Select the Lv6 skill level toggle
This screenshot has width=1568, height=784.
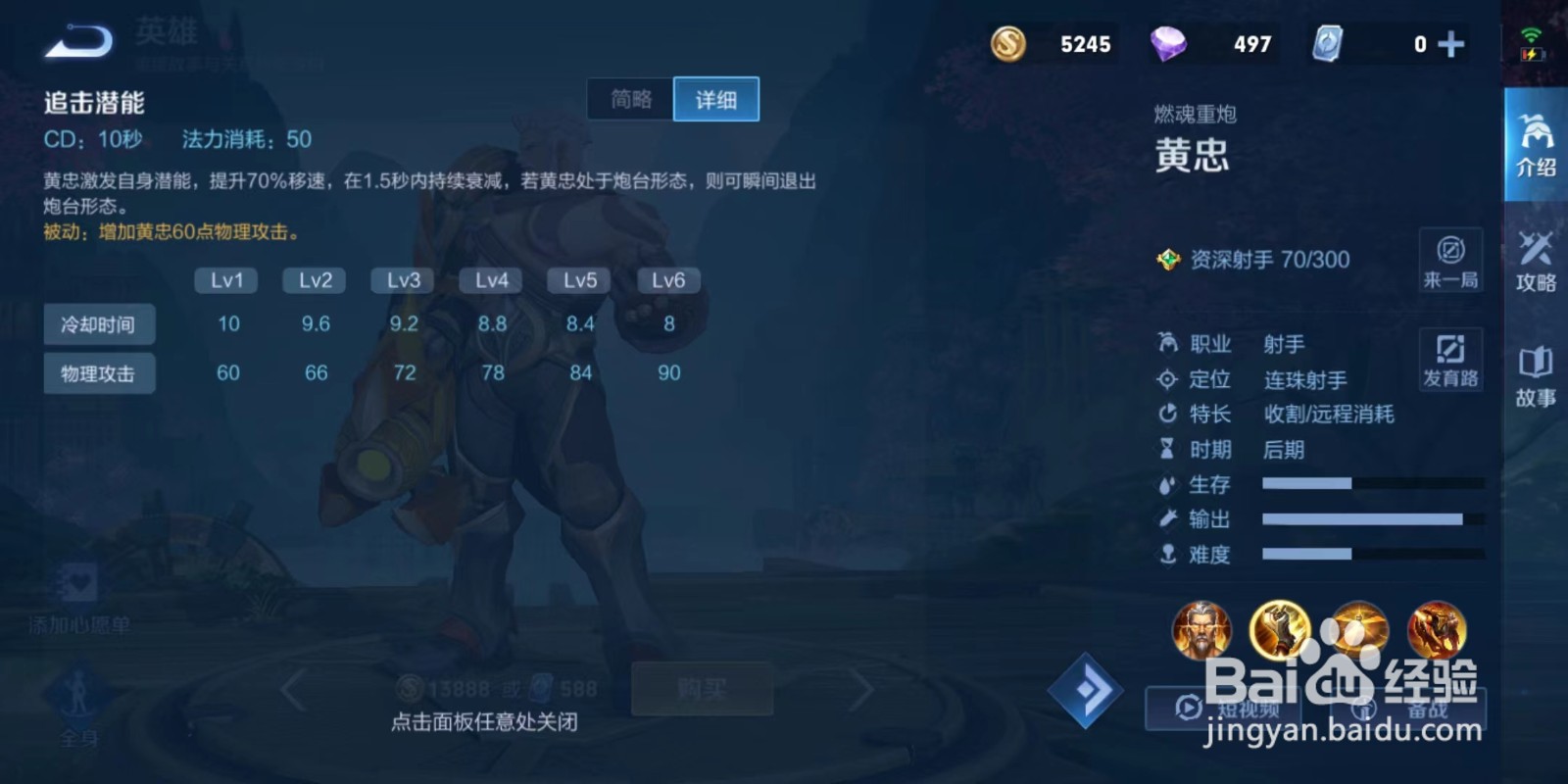(x=667, y=280)
